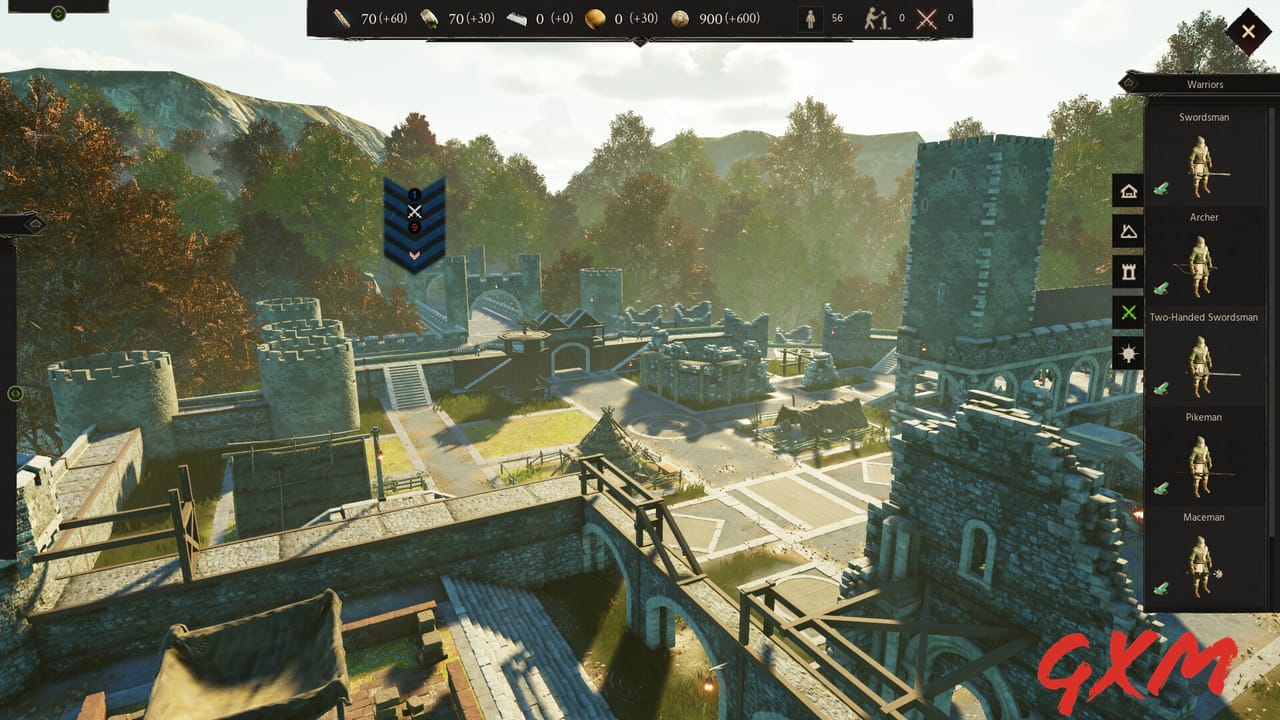The height and width of the screenshot is (720, 1280).
Task: Switch to the Warriors tab
Action: click(x=1205, y=84)
